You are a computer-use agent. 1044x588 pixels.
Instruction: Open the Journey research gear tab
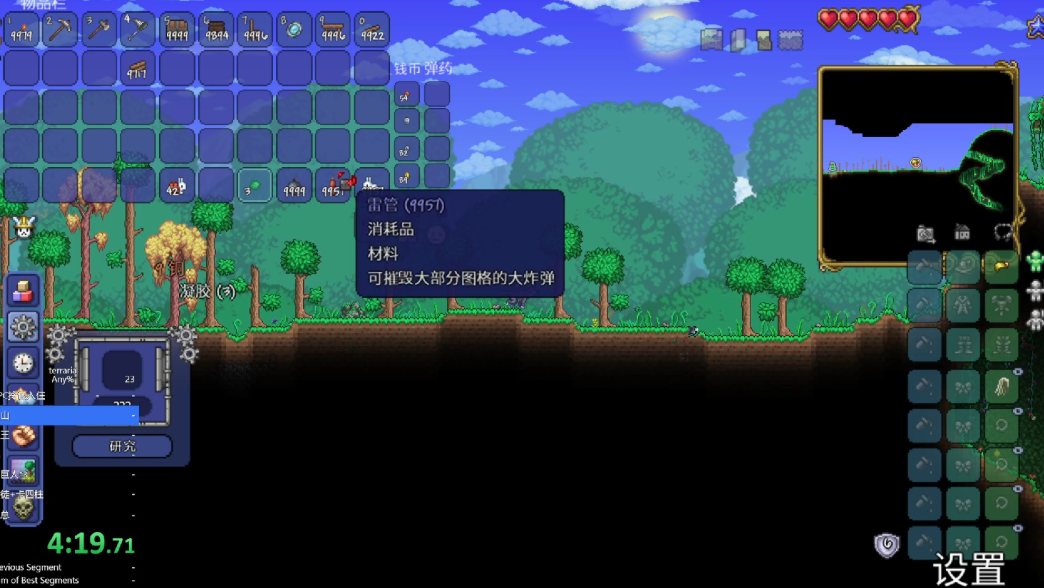click(x=23, y=327)
